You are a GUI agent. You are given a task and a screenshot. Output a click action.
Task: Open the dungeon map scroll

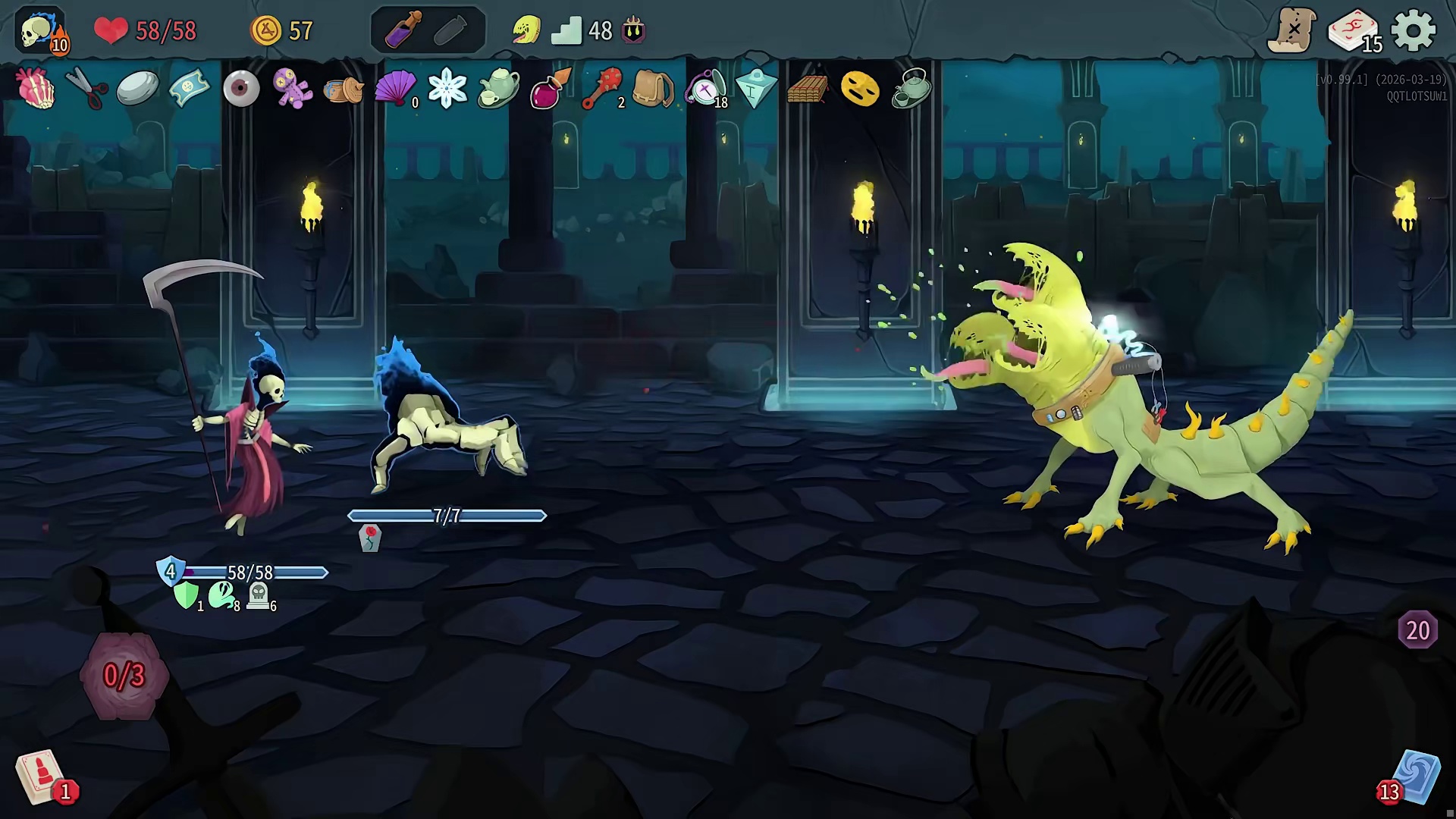[x=1292, y=31]
